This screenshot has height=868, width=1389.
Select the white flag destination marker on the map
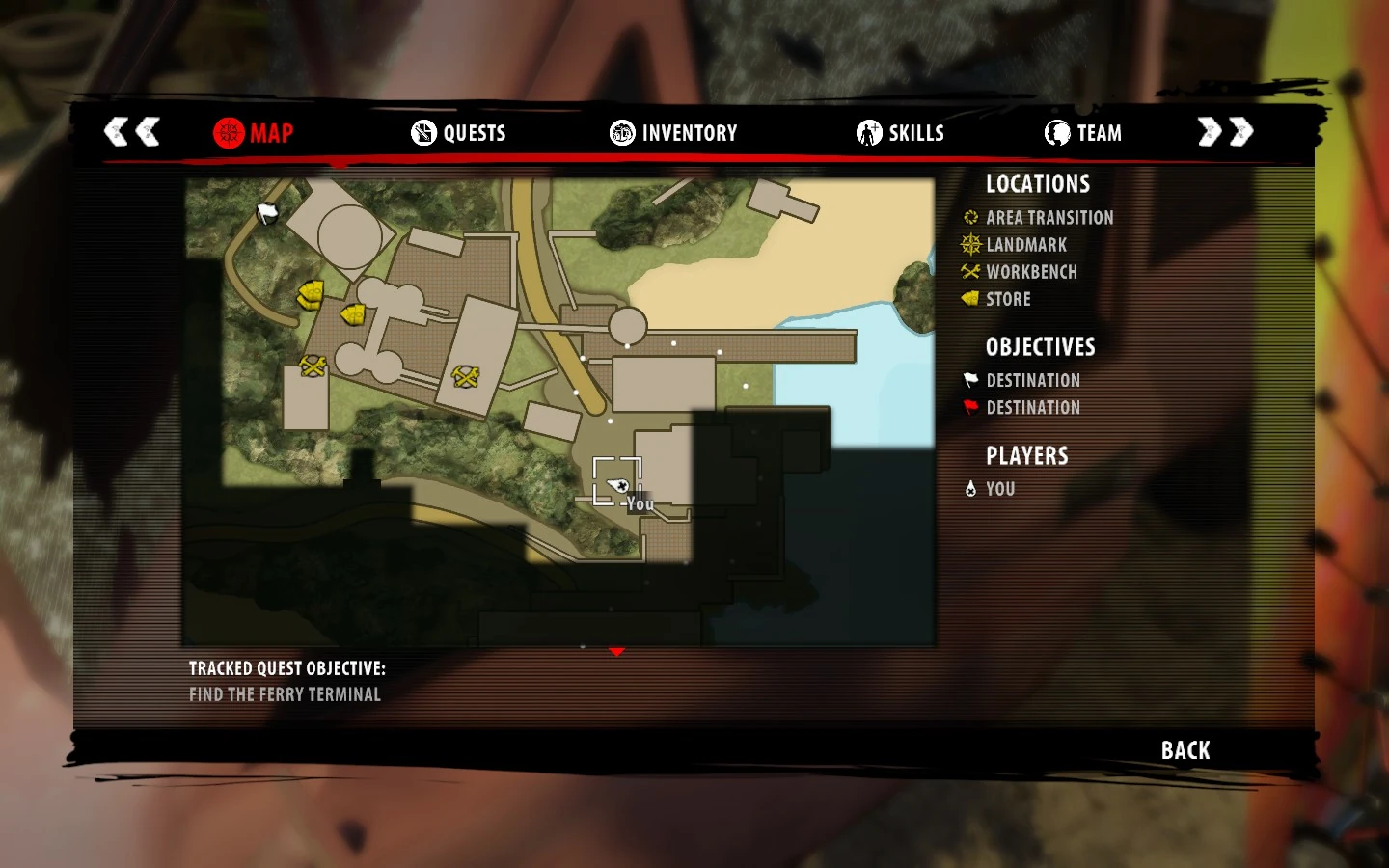pyautogui.click(x=267, y=213)
